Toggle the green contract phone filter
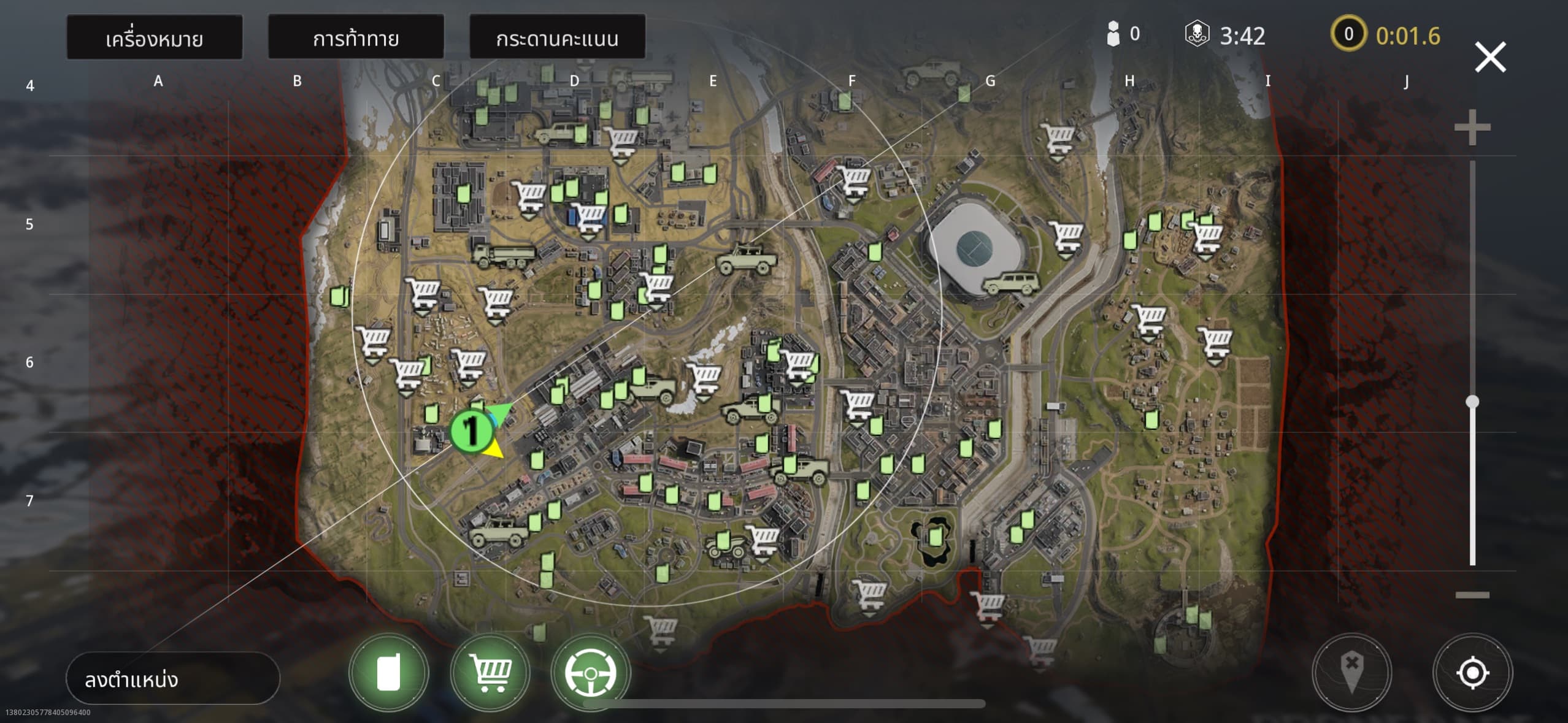 point(388,673)
